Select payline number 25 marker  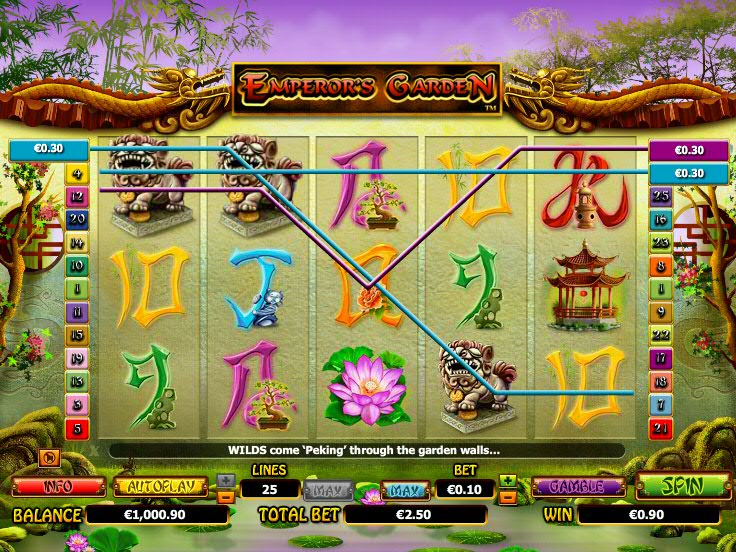(660, 196)
